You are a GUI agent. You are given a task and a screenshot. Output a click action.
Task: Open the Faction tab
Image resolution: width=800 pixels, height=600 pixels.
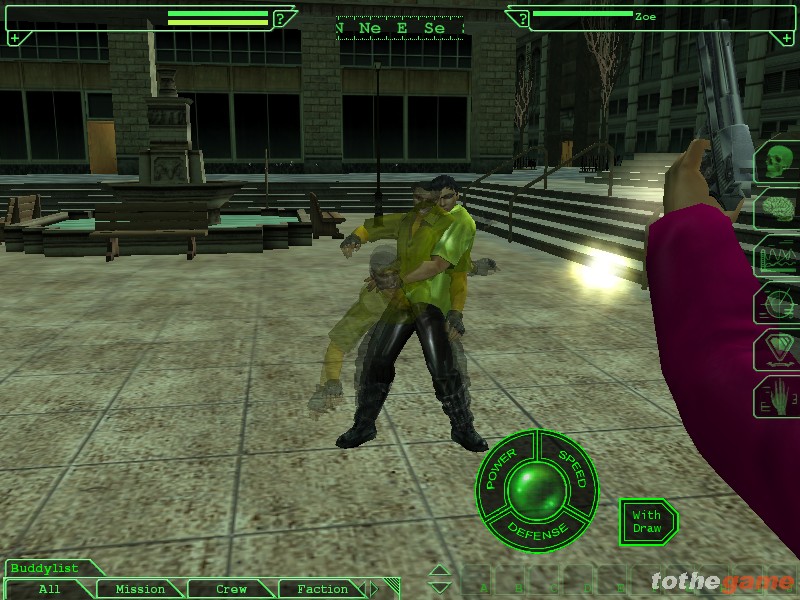tap(322, 589)
